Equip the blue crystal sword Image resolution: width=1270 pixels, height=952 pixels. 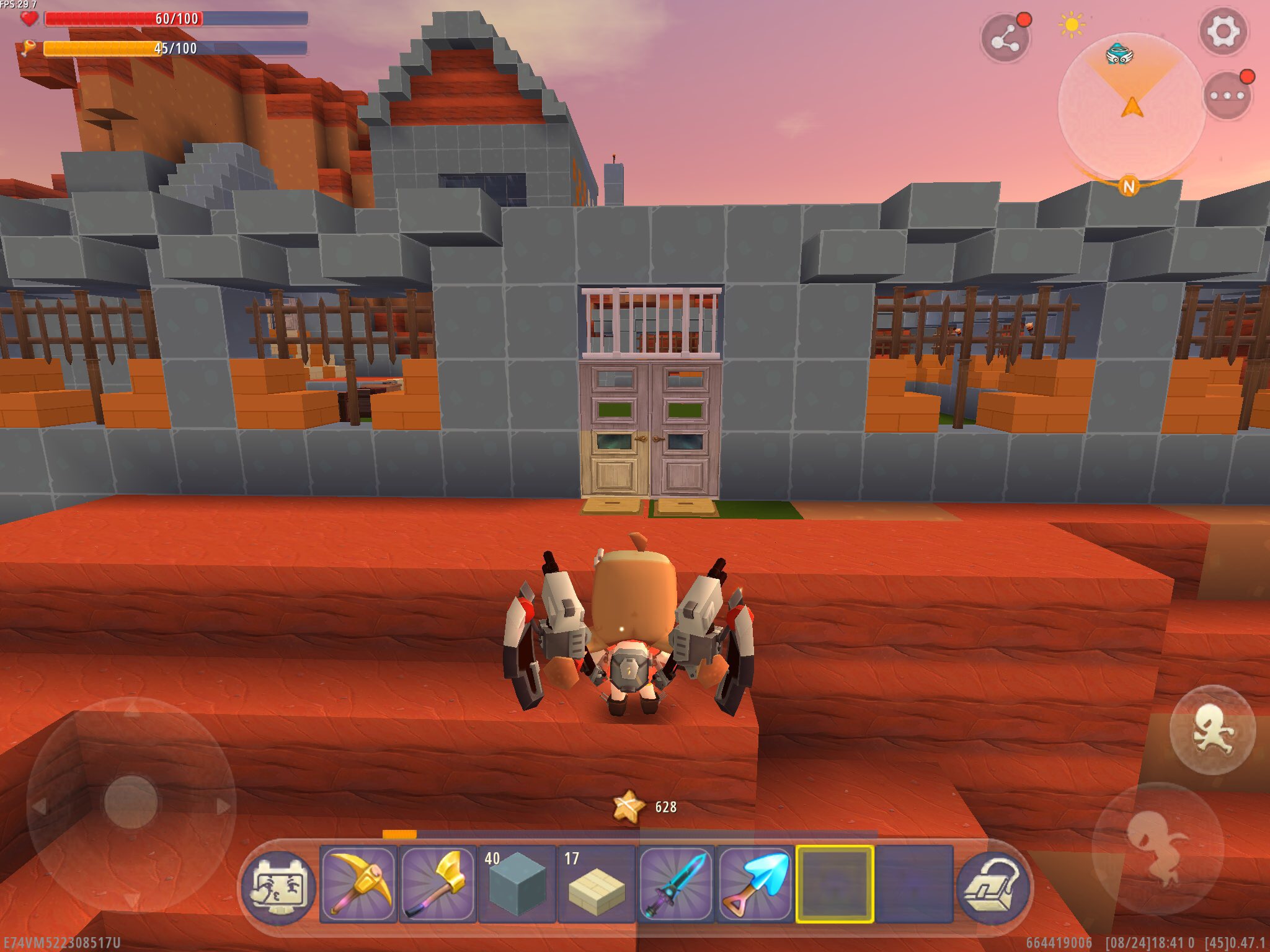[x=676, y=884]
